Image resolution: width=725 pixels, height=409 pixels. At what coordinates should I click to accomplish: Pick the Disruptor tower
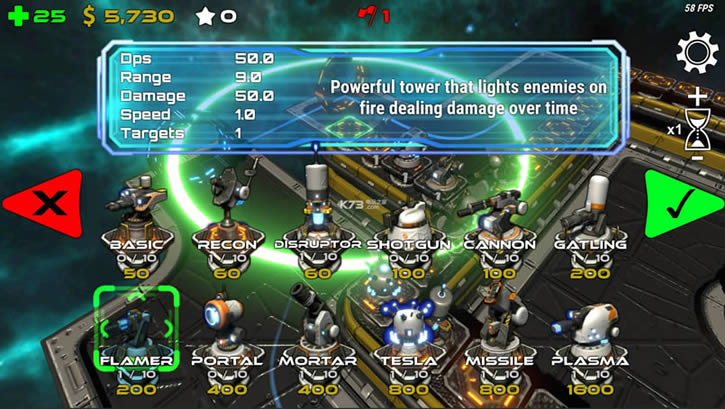click(317, 208)
